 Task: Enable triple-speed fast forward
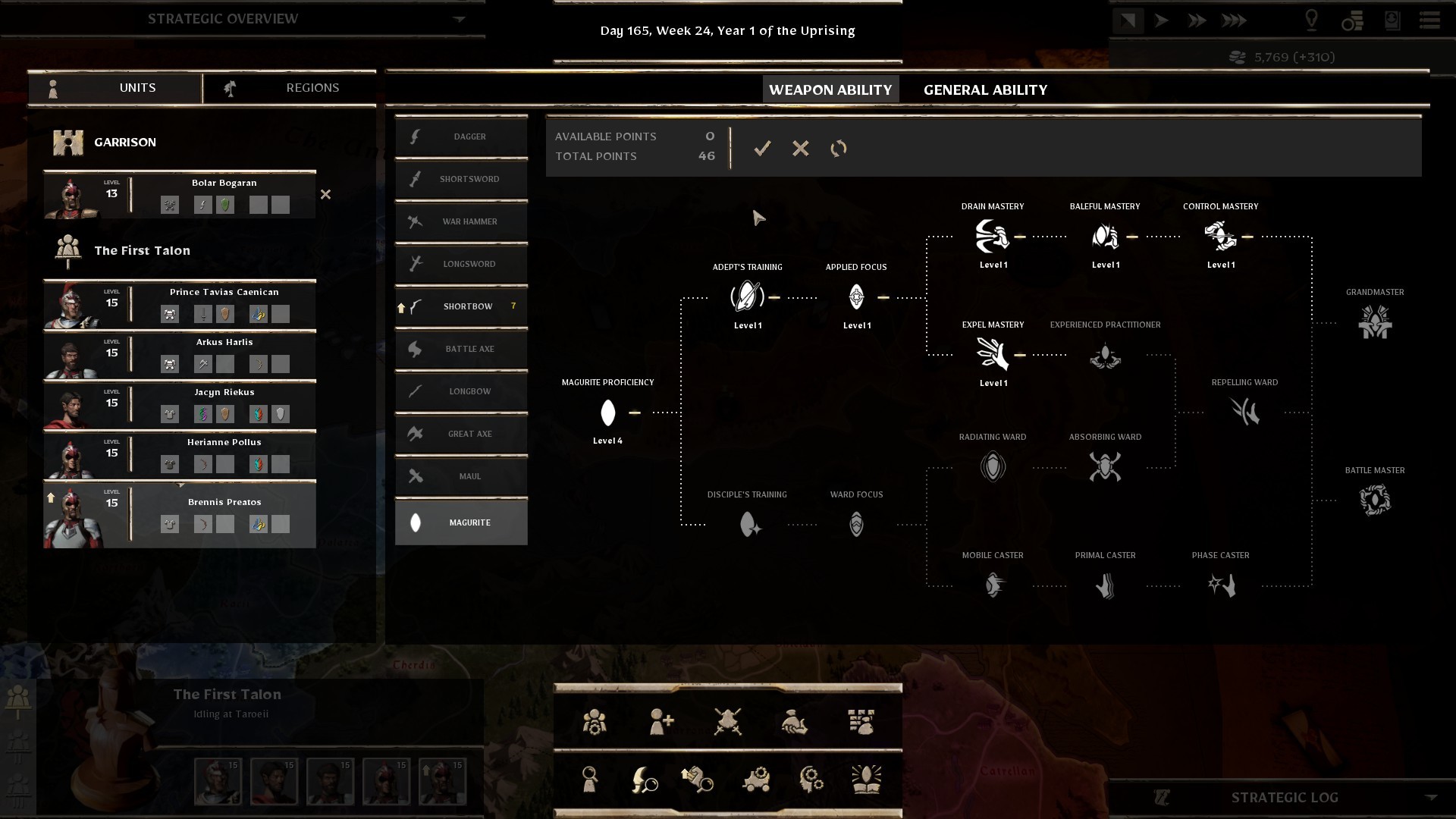coord(1234,20)
